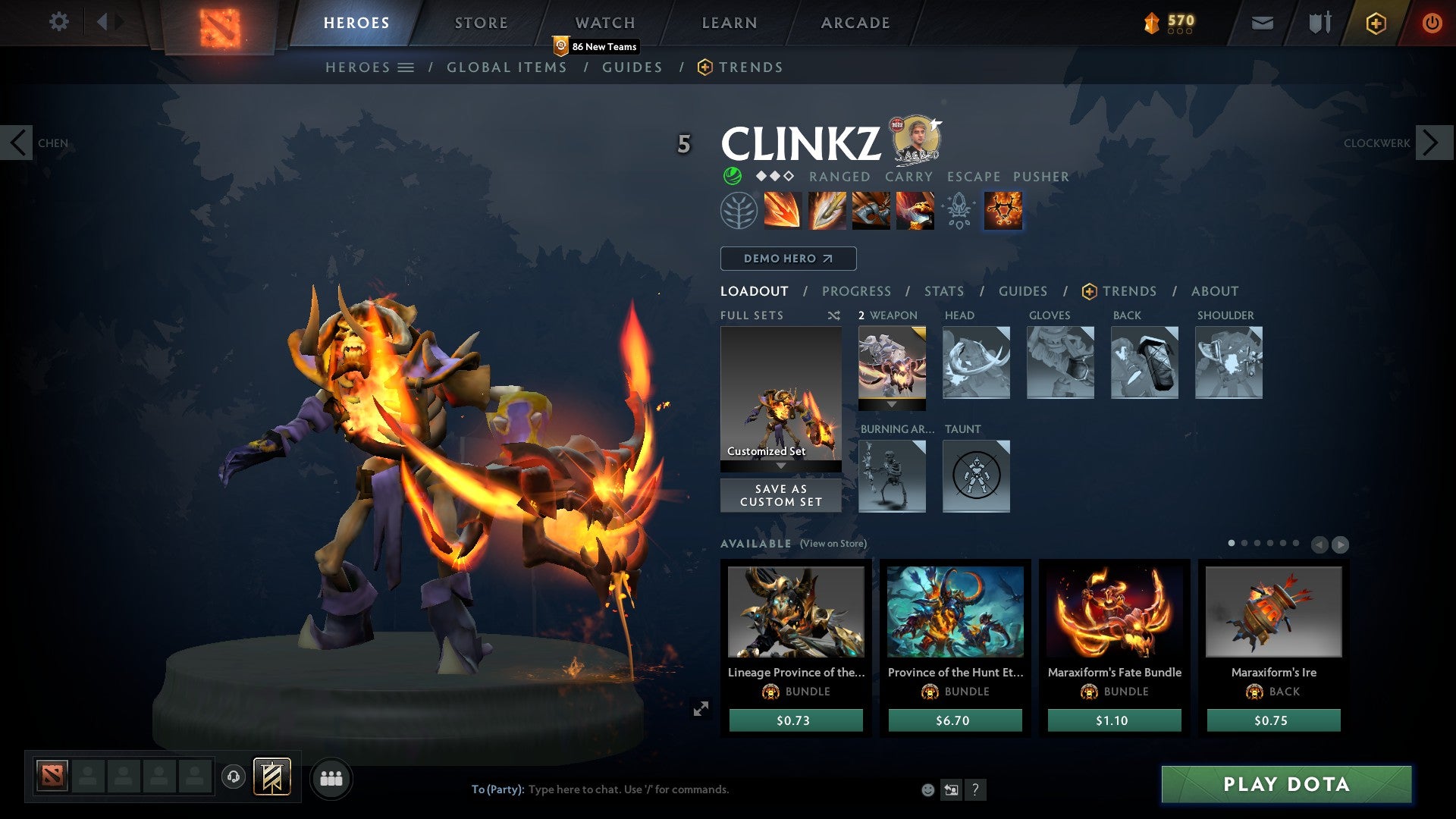Click the voice chat headset icon
Image resolution: width=1456 pixels, height=819 pixels.
(x=234, y=777)
